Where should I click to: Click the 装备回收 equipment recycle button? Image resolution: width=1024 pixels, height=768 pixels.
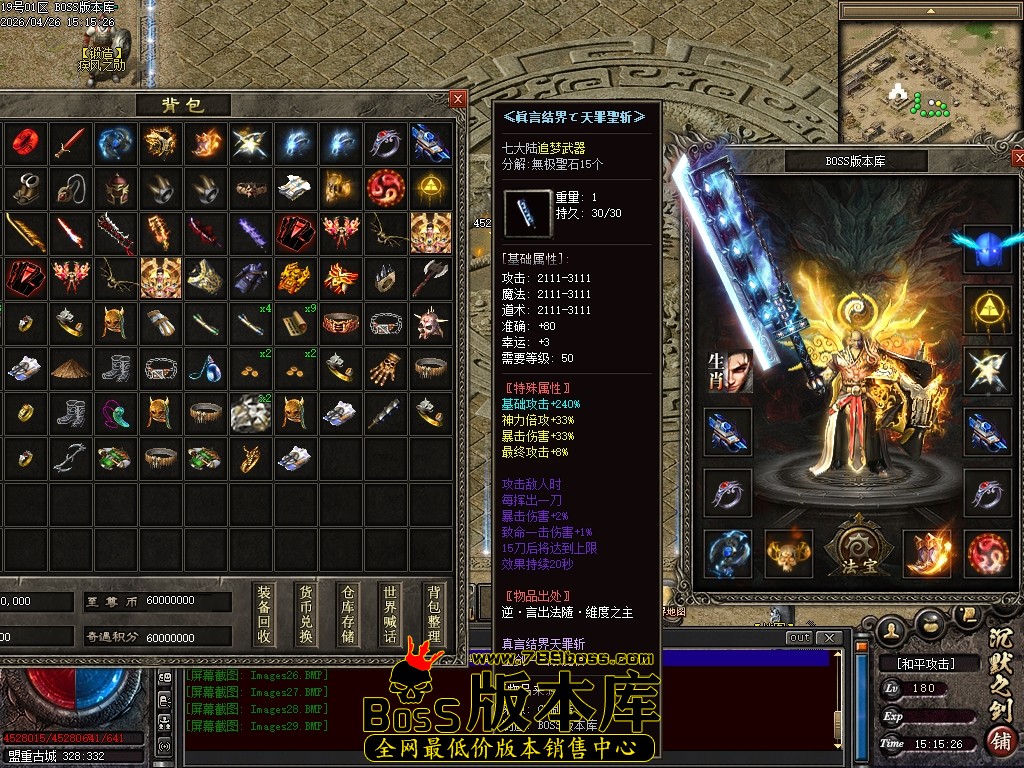(263, 614)
